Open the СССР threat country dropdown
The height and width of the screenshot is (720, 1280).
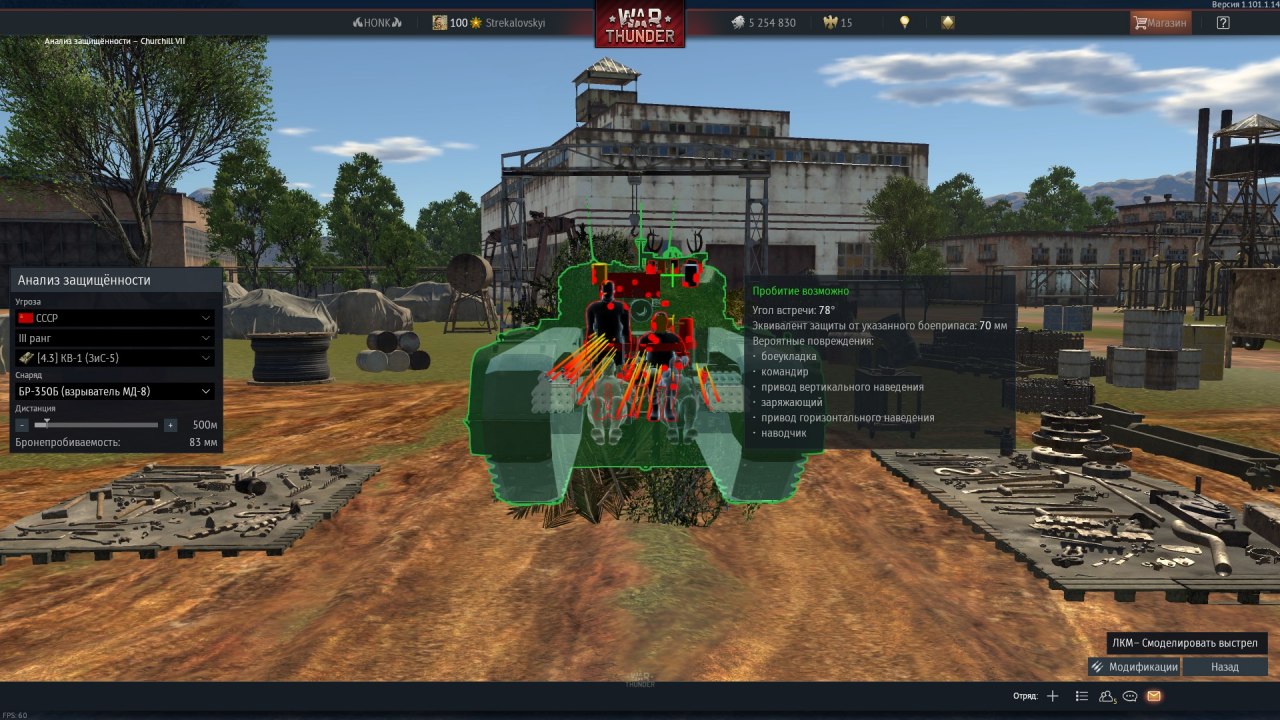coord(115,318)
